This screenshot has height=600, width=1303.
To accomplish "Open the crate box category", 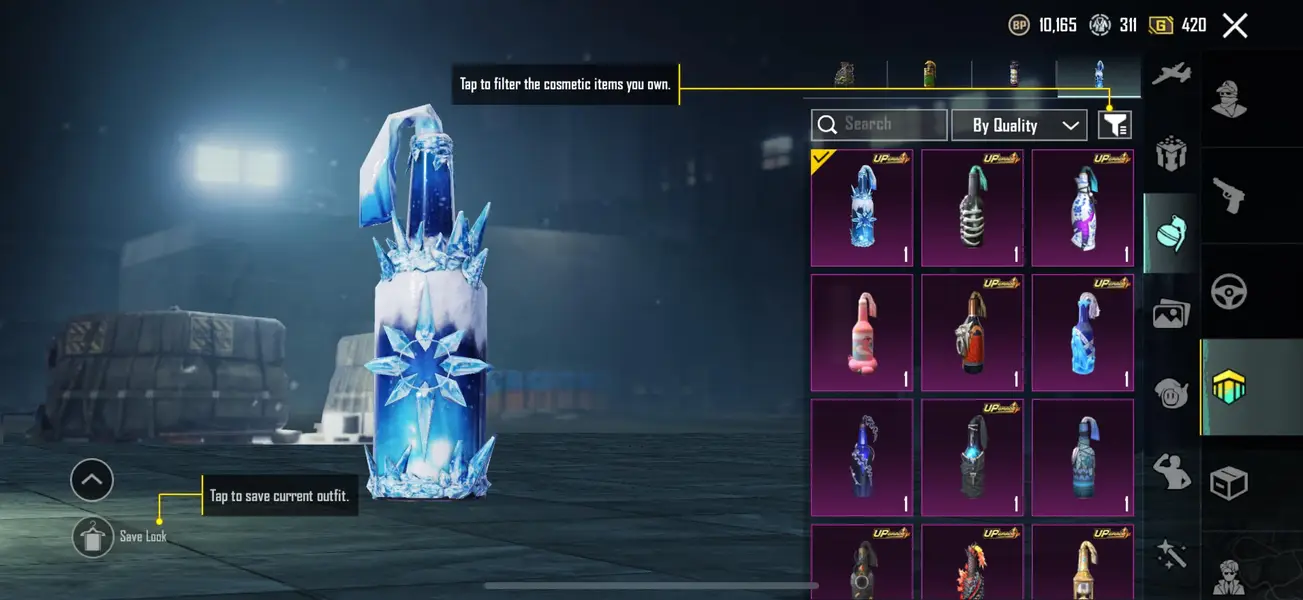I will 1229,483.
